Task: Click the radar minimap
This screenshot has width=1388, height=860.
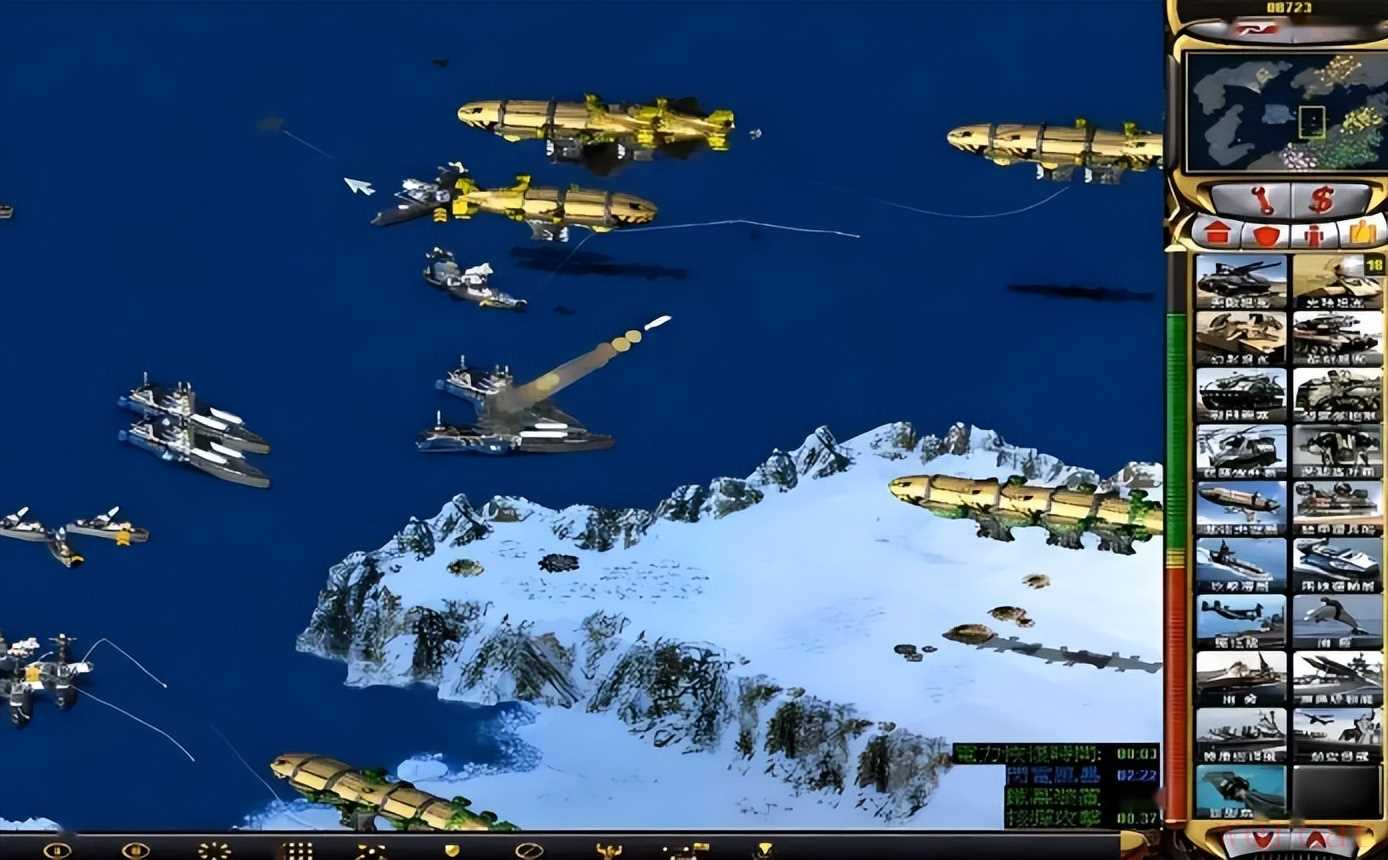Action: tap(1284, 111)
